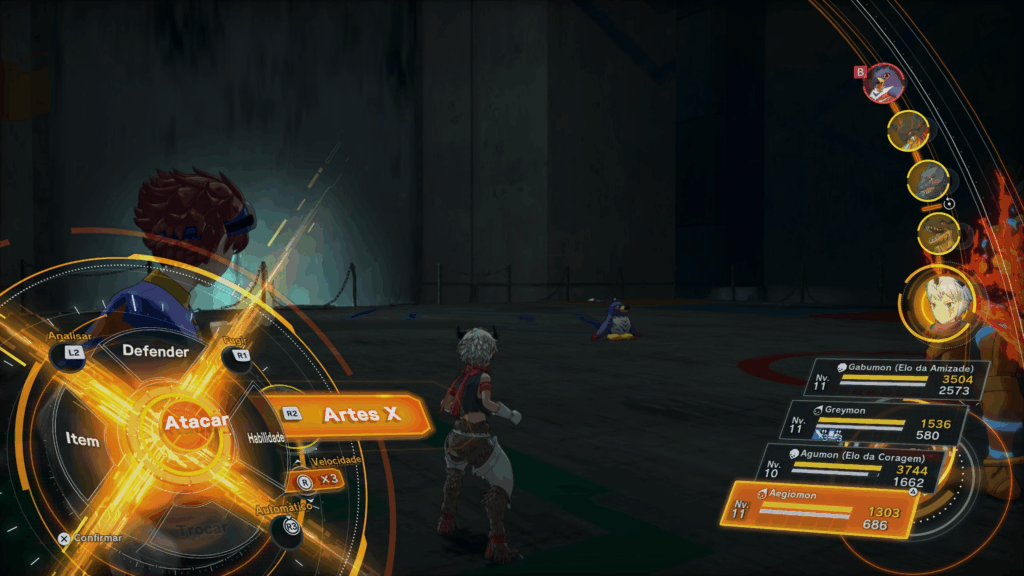Select the Greymon party panel
1024x576 pixels.
874,421
